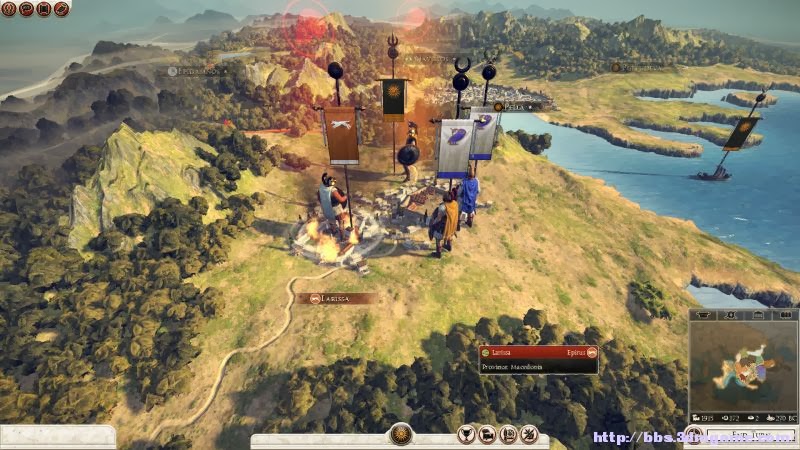Open the chalice icon button on bottom bar
800x450 pixels.
tap(466, 434)
